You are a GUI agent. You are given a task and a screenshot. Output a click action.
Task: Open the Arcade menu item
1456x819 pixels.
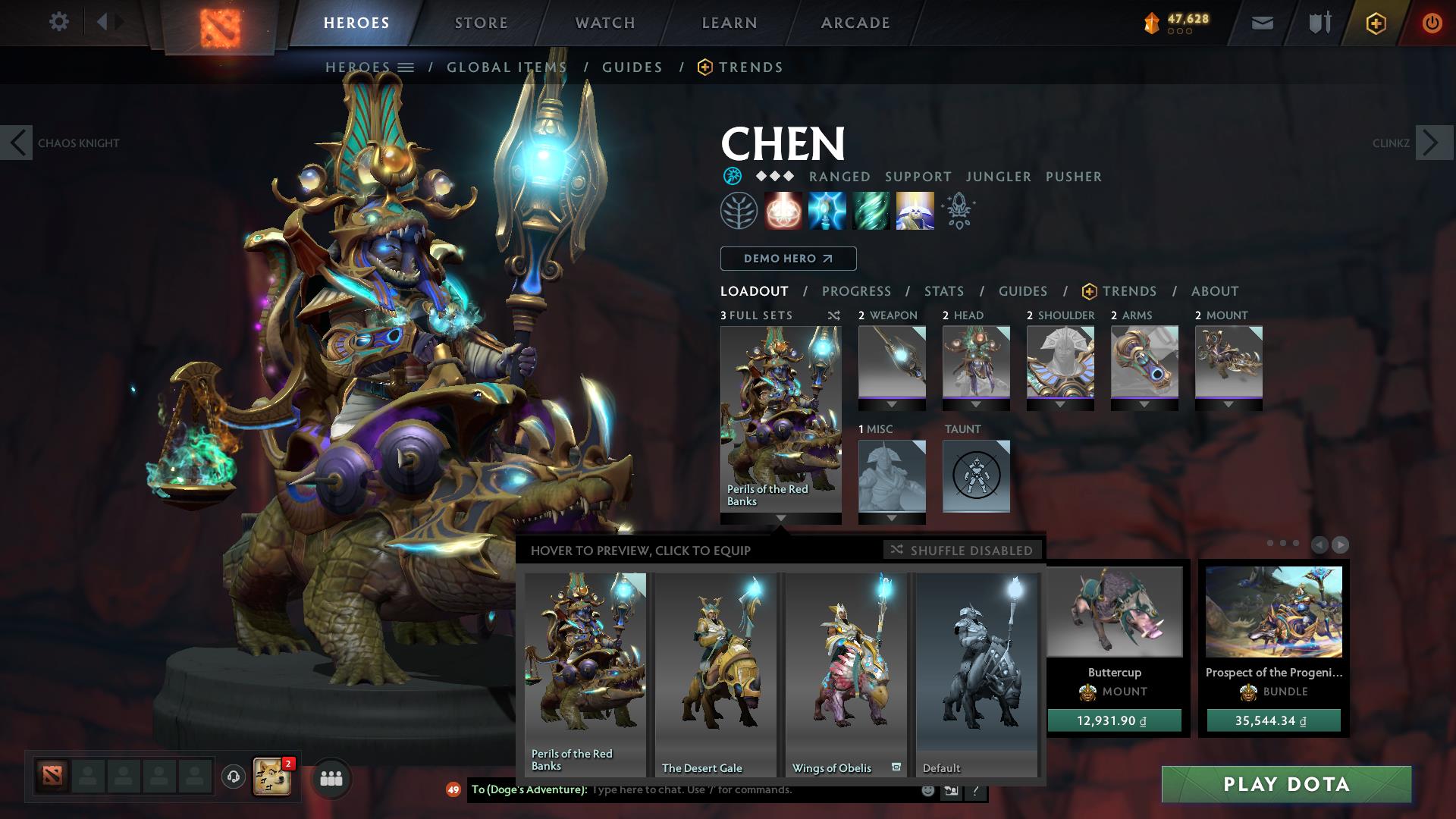(x=855, y=23)
